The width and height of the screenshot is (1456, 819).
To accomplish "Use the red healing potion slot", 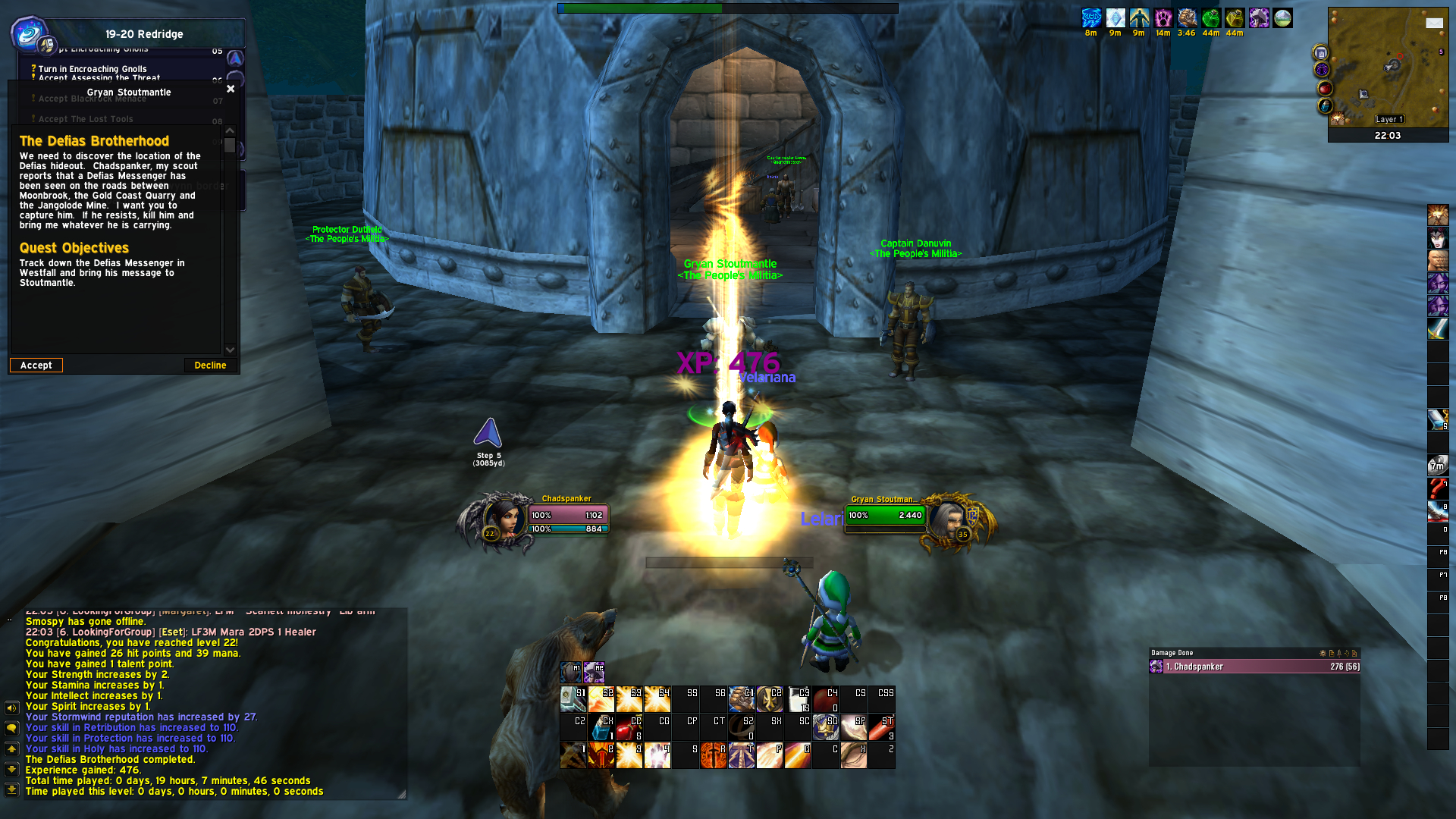I will click(x=629, y=727).
